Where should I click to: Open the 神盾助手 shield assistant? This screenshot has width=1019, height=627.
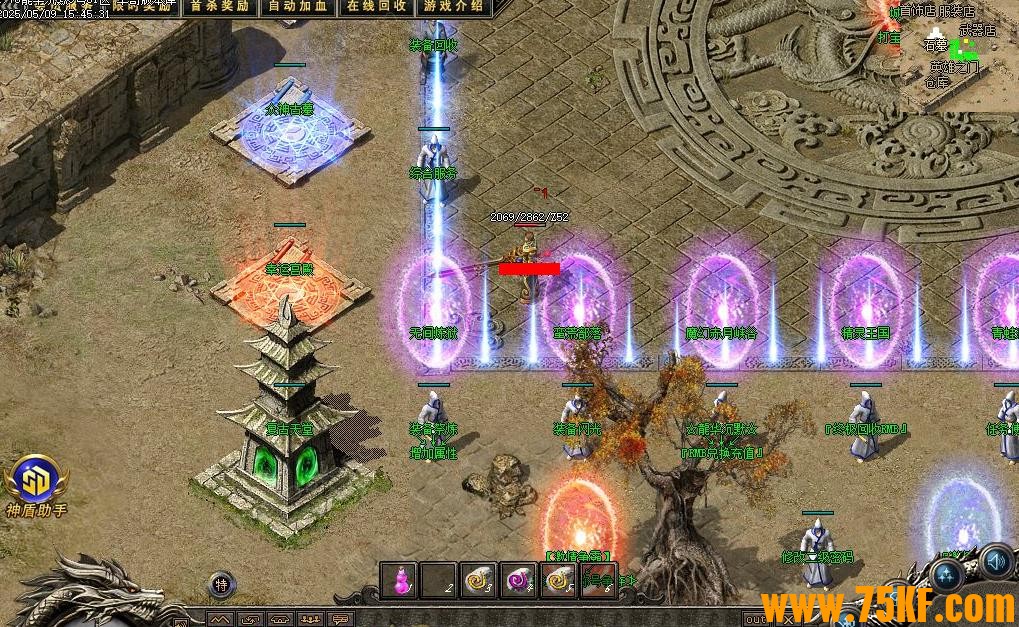click(x=38, y=485)
